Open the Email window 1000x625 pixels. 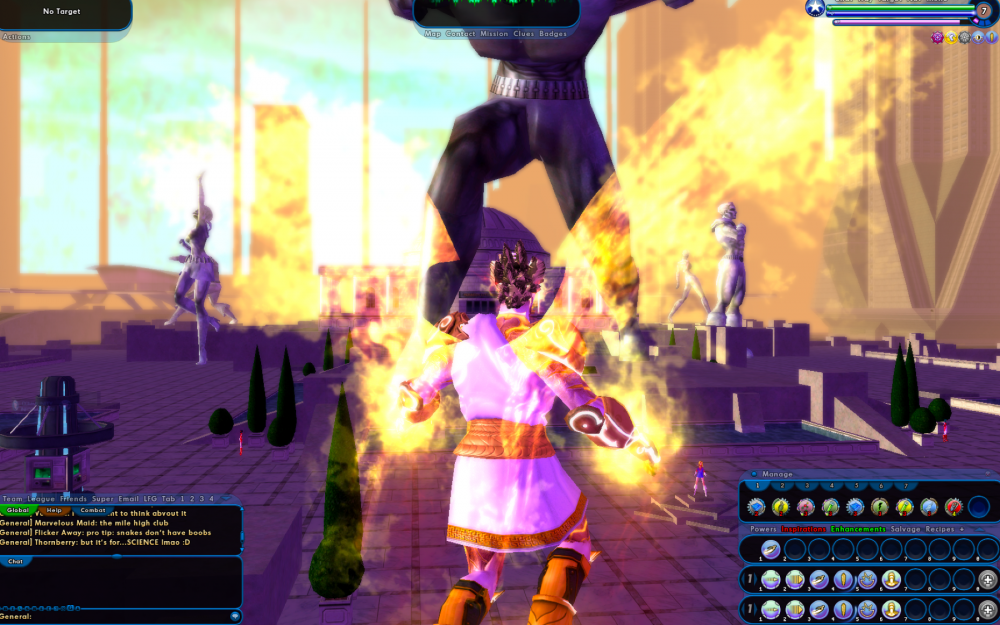(x=128, y=498)
